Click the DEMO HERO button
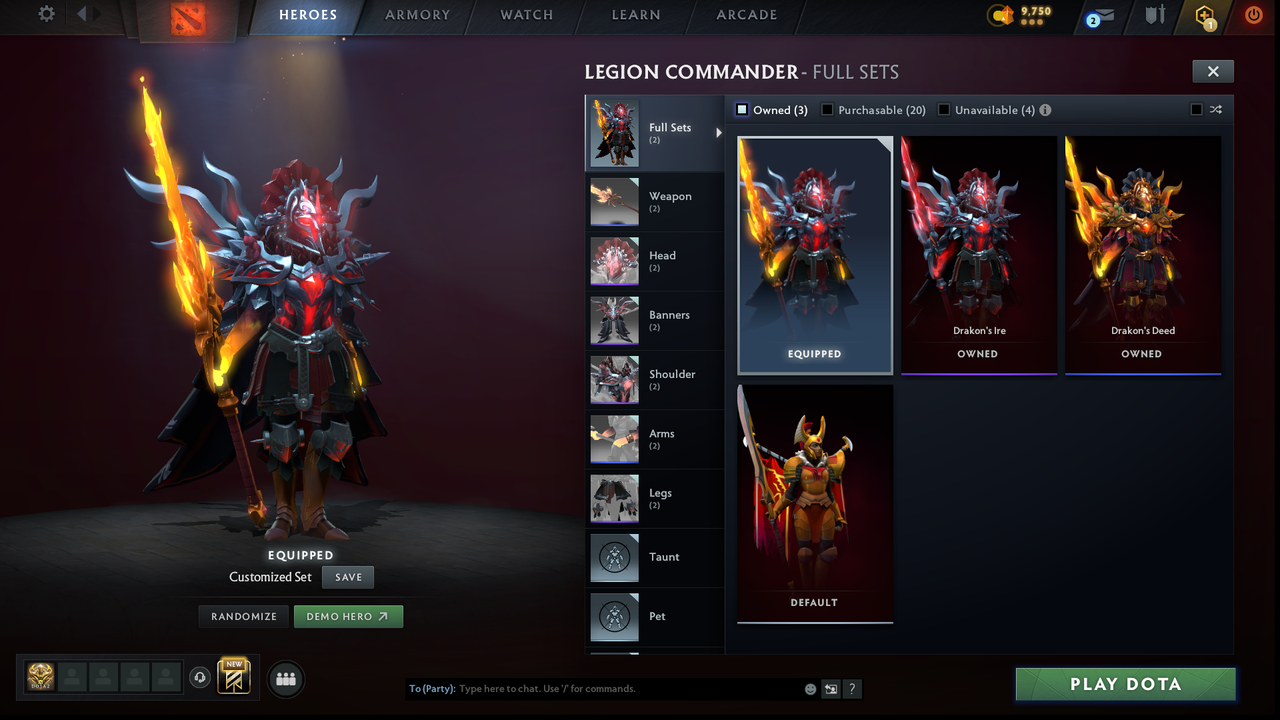1280x720 pixels. [x=348, y=616]
